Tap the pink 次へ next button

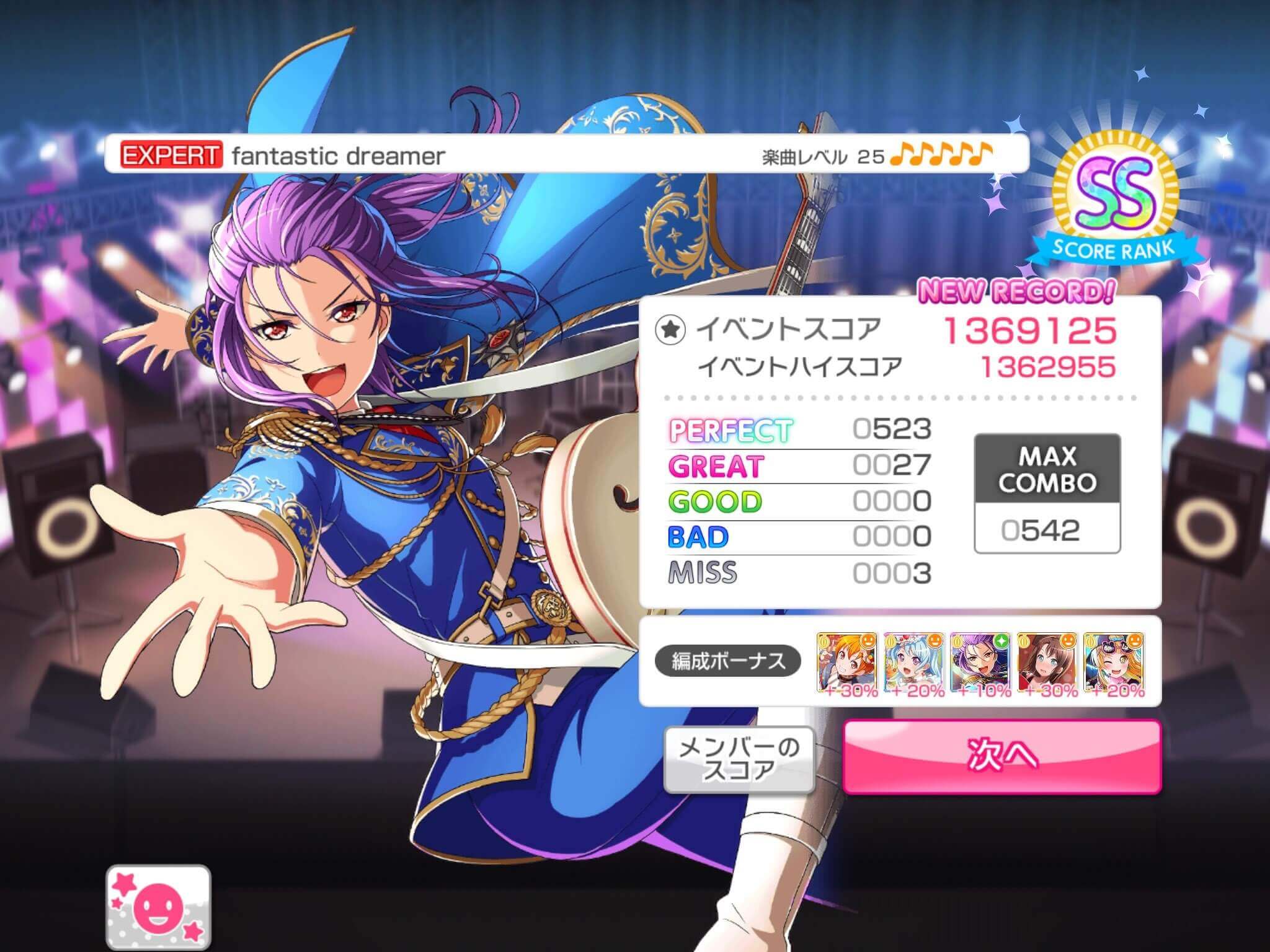click(1001, 756)
